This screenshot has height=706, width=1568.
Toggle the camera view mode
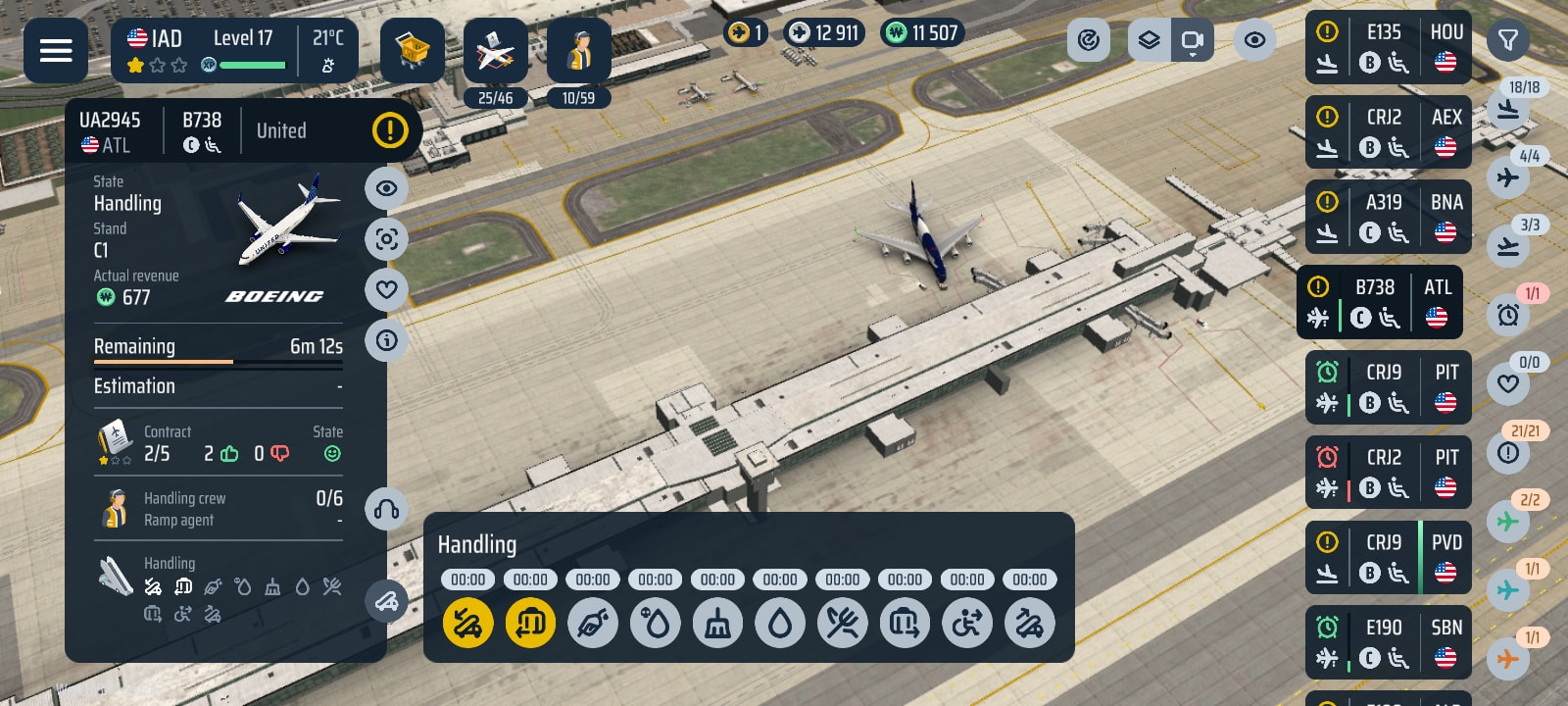pos(1193,41)
